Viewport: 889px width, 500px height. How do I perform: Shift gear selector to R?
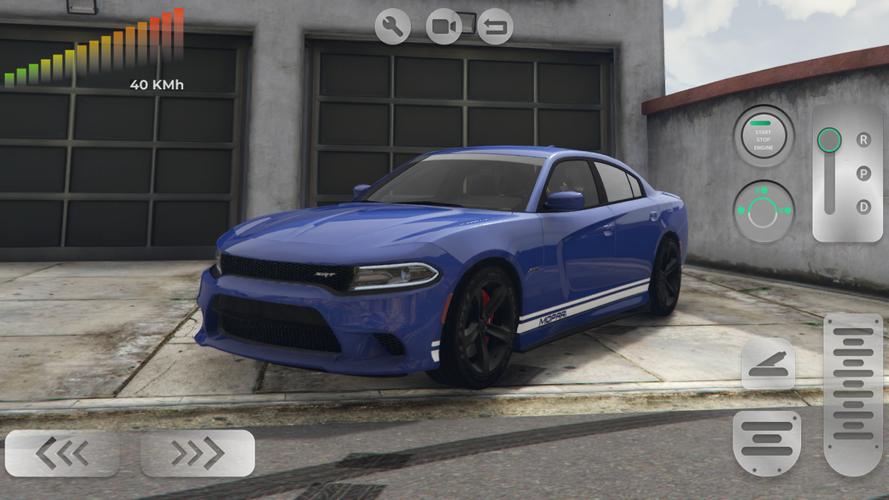[864, 140]
